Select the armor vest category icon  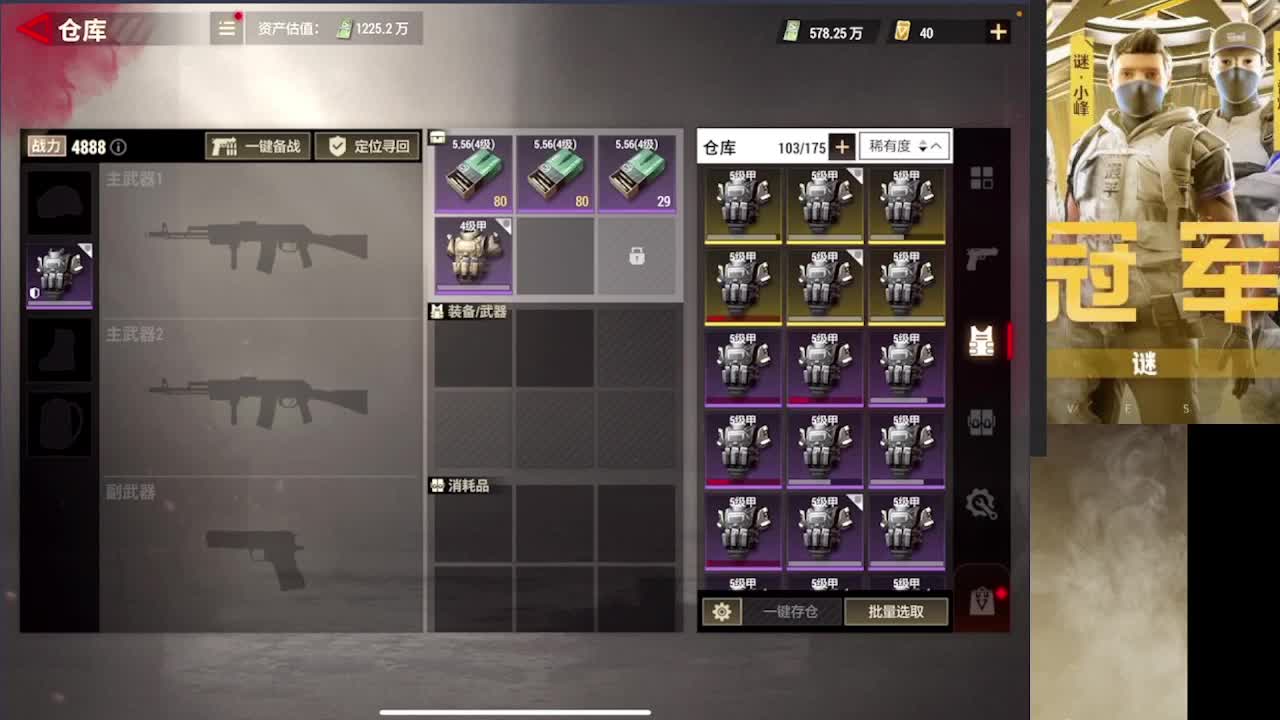pyautogui.click(x=983, y=340)
